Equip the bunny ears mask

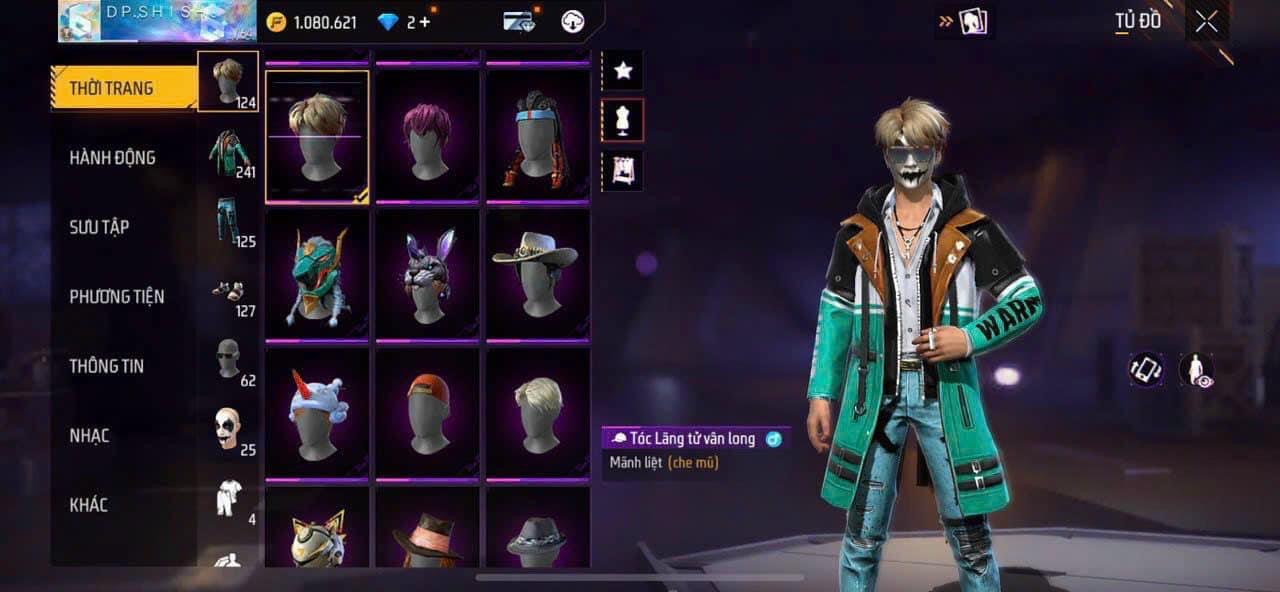[x=427, y=275]
